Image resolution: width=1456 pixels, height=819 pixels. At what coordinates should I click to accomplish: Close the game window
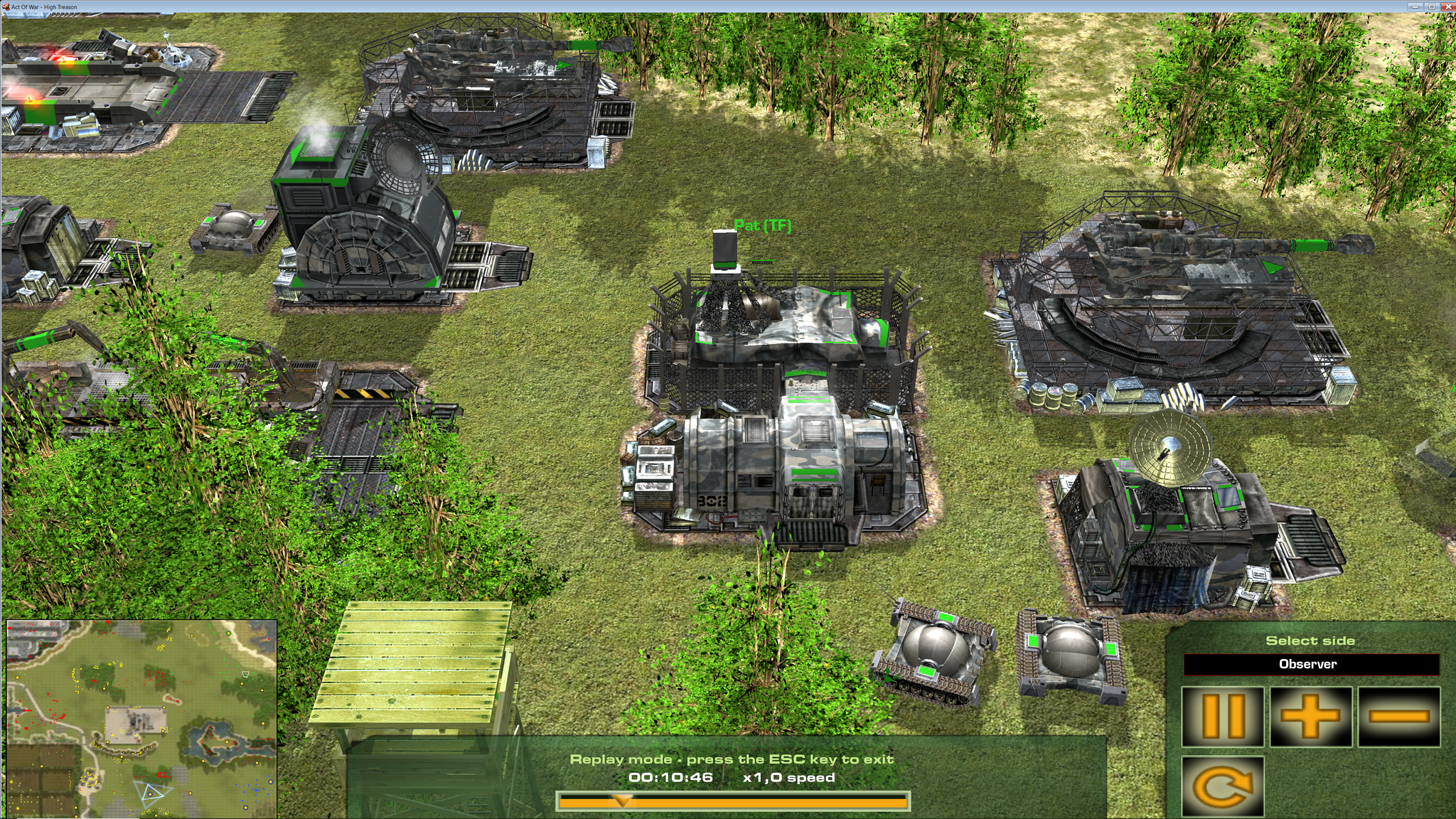tap(1447, 6)
